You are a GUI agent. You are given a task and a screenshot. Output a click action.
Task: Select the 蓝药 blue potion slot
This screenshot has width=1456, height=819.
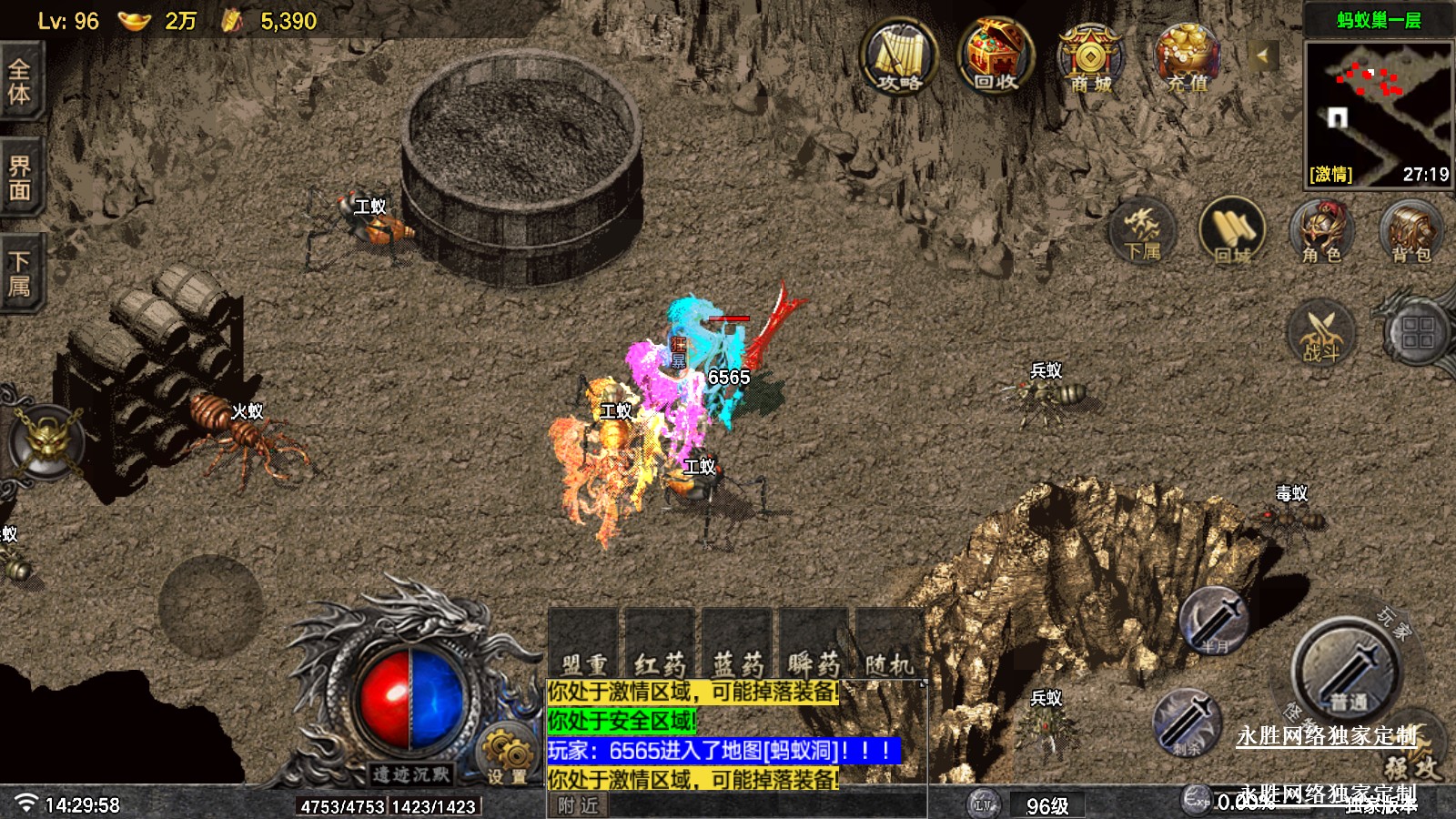pyautogui.click(x=738, y=648)
